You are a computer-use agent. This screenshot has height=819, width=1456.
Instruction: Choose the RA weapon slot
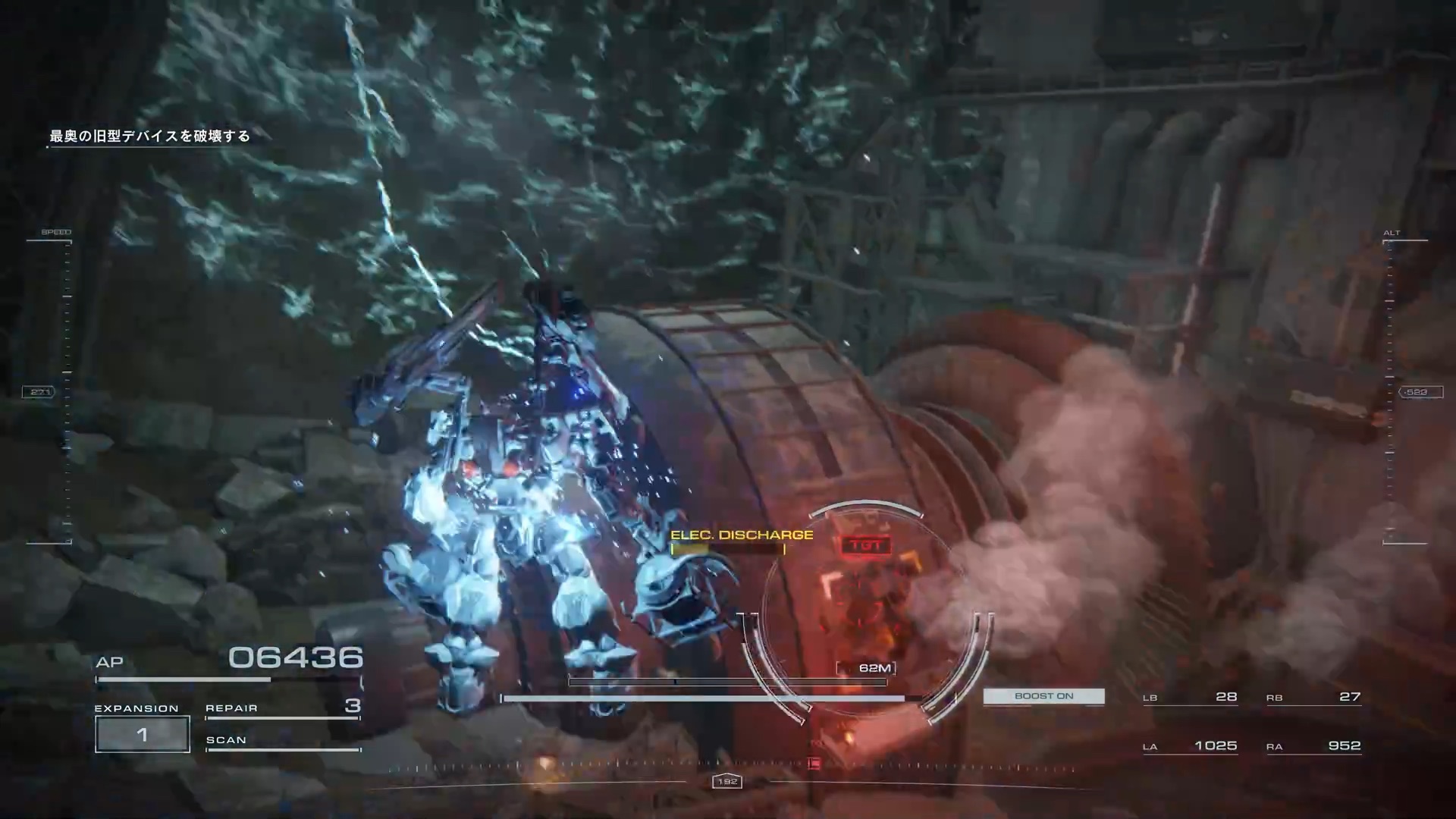[x=1313, y=746]
